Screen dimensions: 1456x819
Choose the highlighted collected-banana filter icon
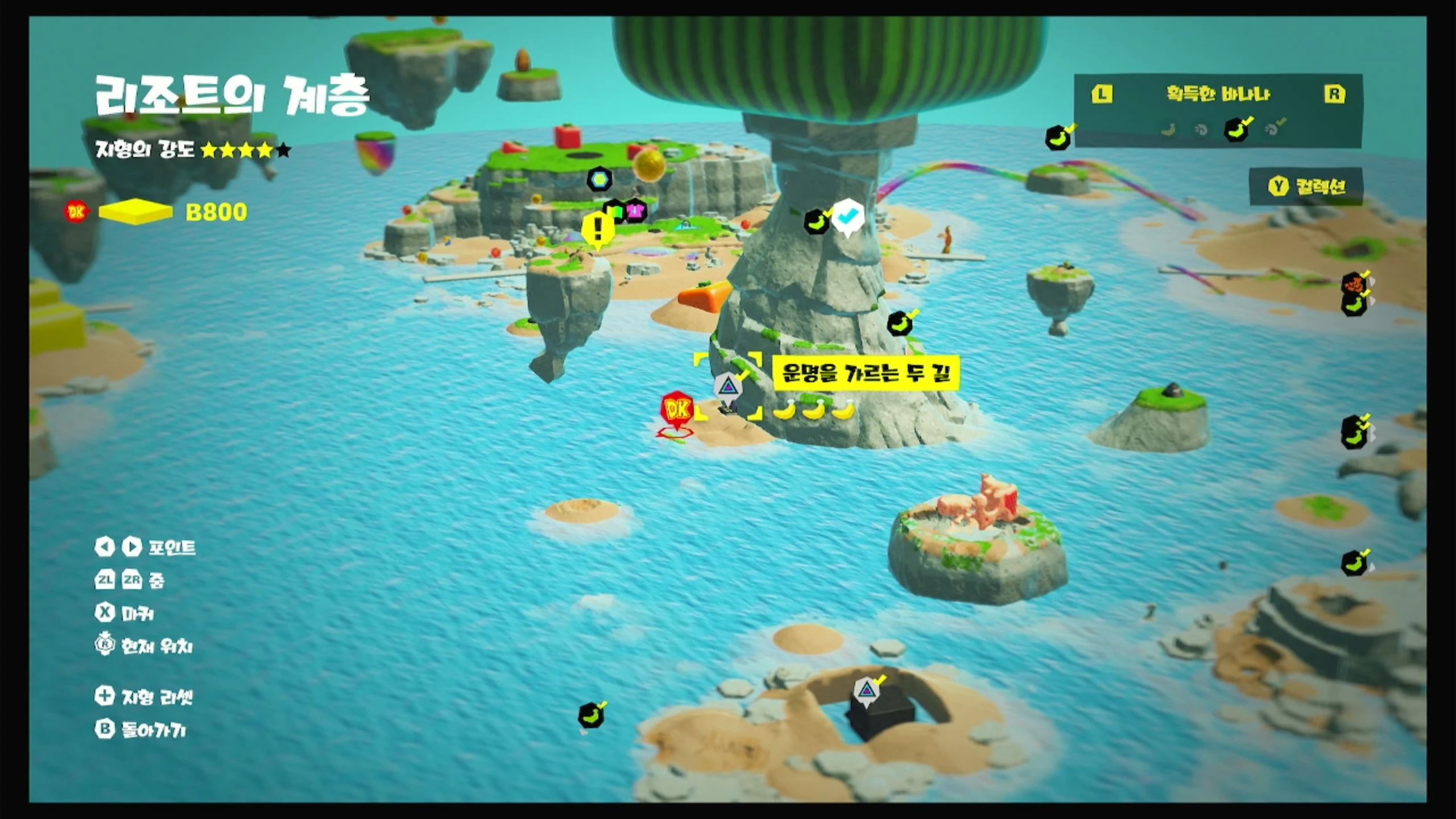pyautogui.click(x=1237, y=130)
